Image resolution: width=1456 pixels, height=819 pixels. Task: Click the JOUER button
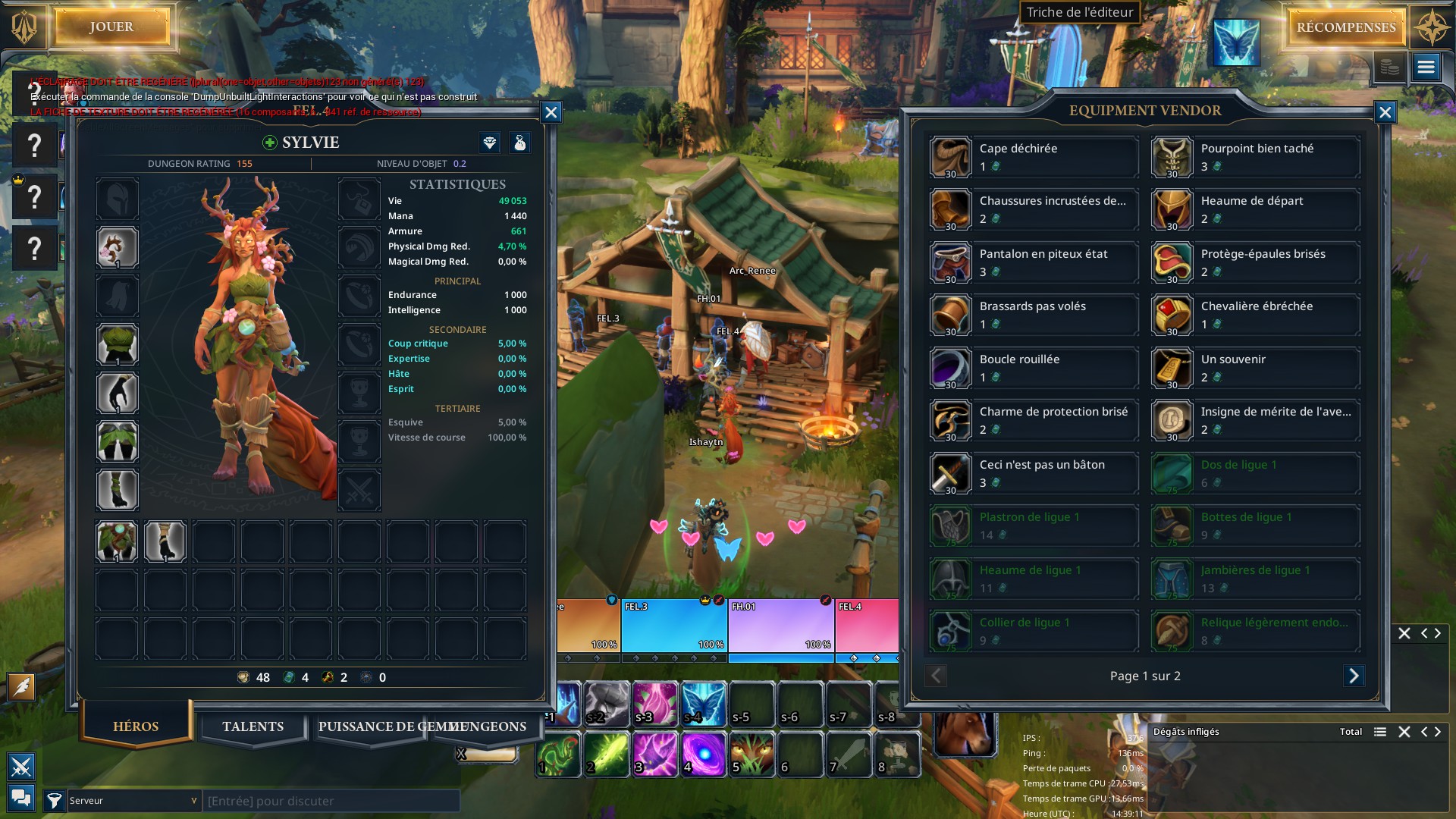[111, 27]
